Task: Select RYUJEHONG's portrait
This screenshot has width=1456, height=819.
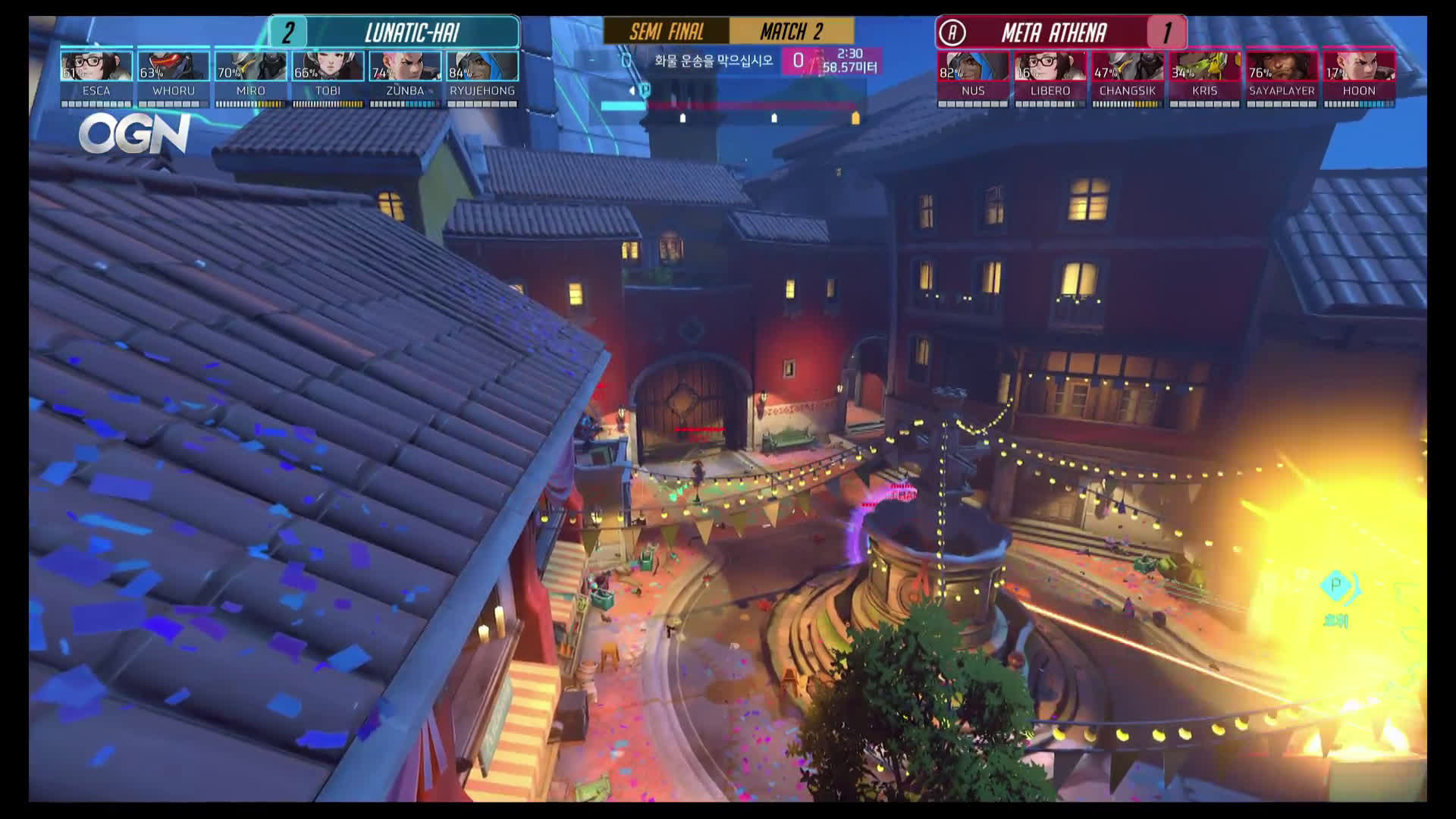Action: (482, 67)
